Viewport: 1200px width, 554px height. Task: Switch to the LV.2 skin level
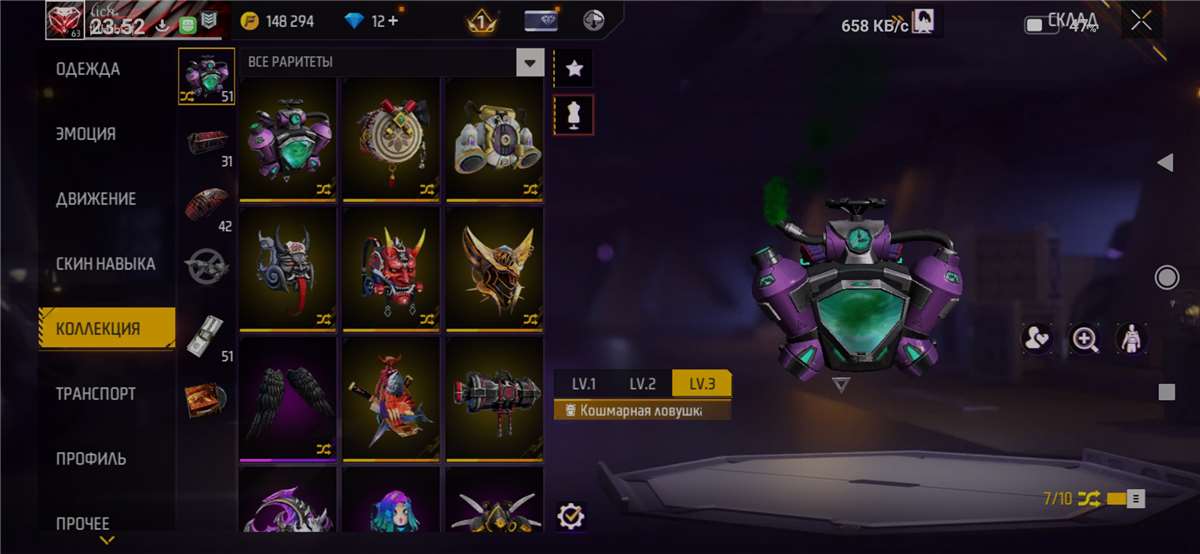coord(642,383)
